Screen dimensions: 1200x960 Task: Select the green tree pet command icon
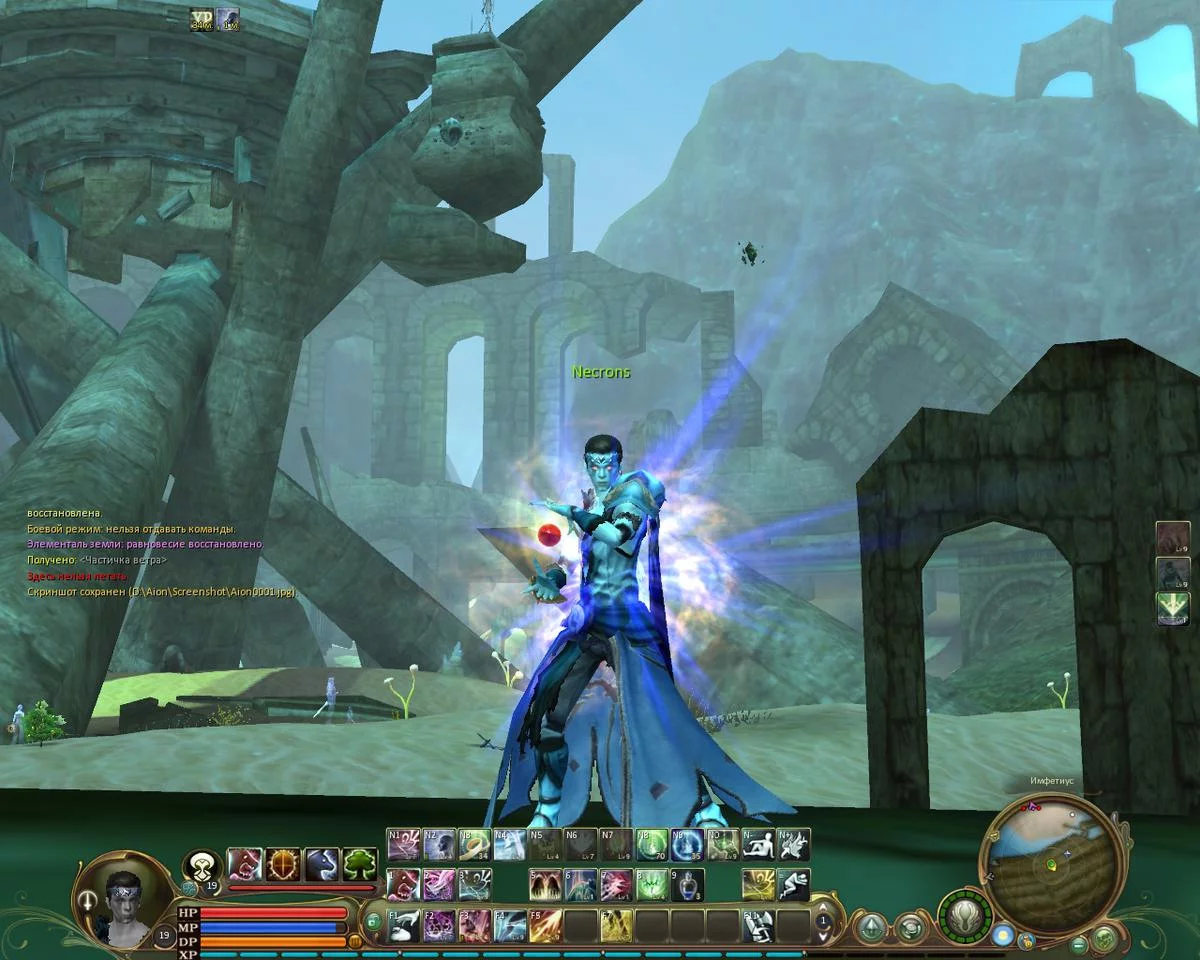[x=360, y=864]
